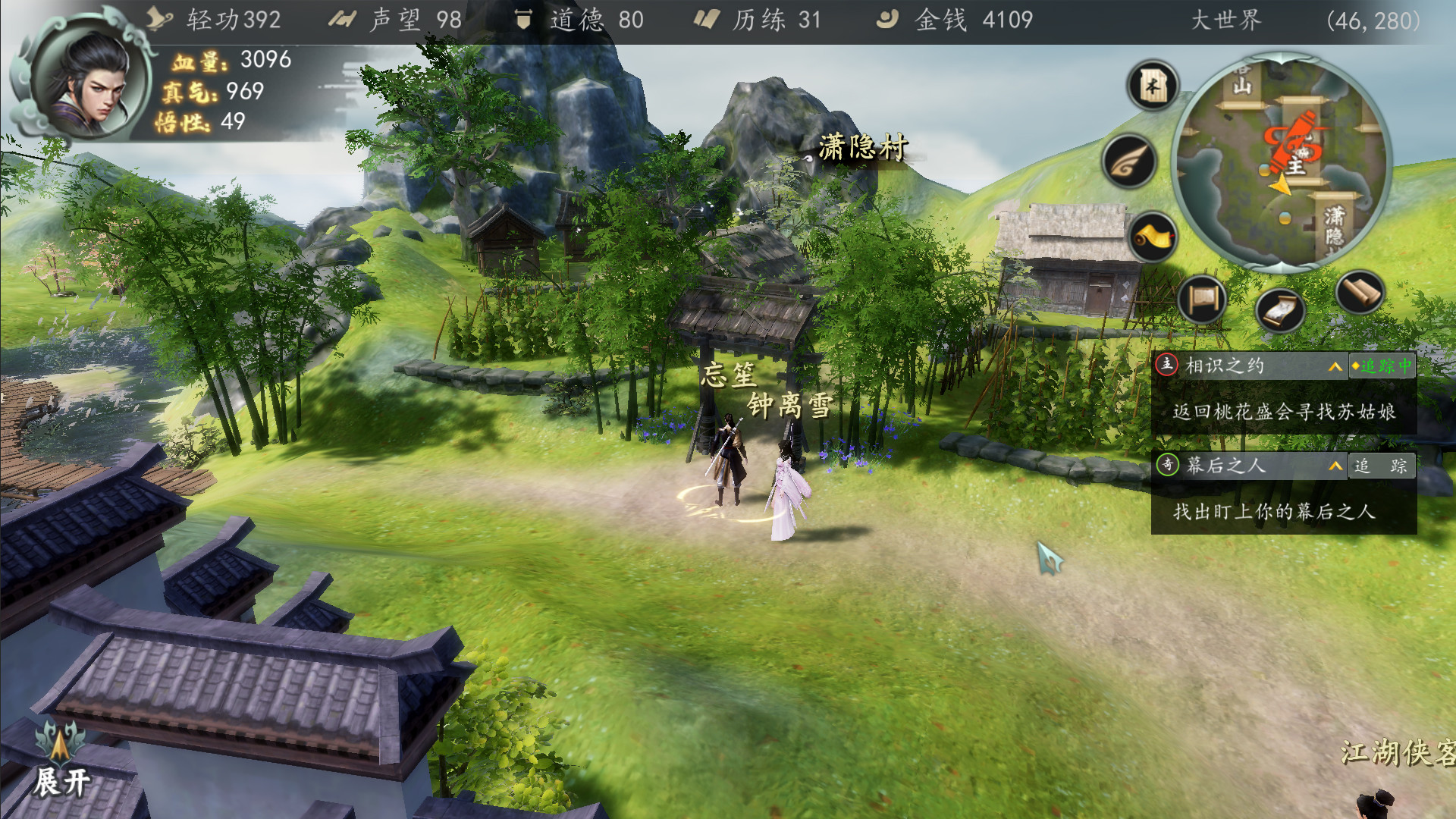This screenshot has height=819, width=1456.
Task: Click the 轻功 feather icon in the top bar
Action: [x=159, y=19]
